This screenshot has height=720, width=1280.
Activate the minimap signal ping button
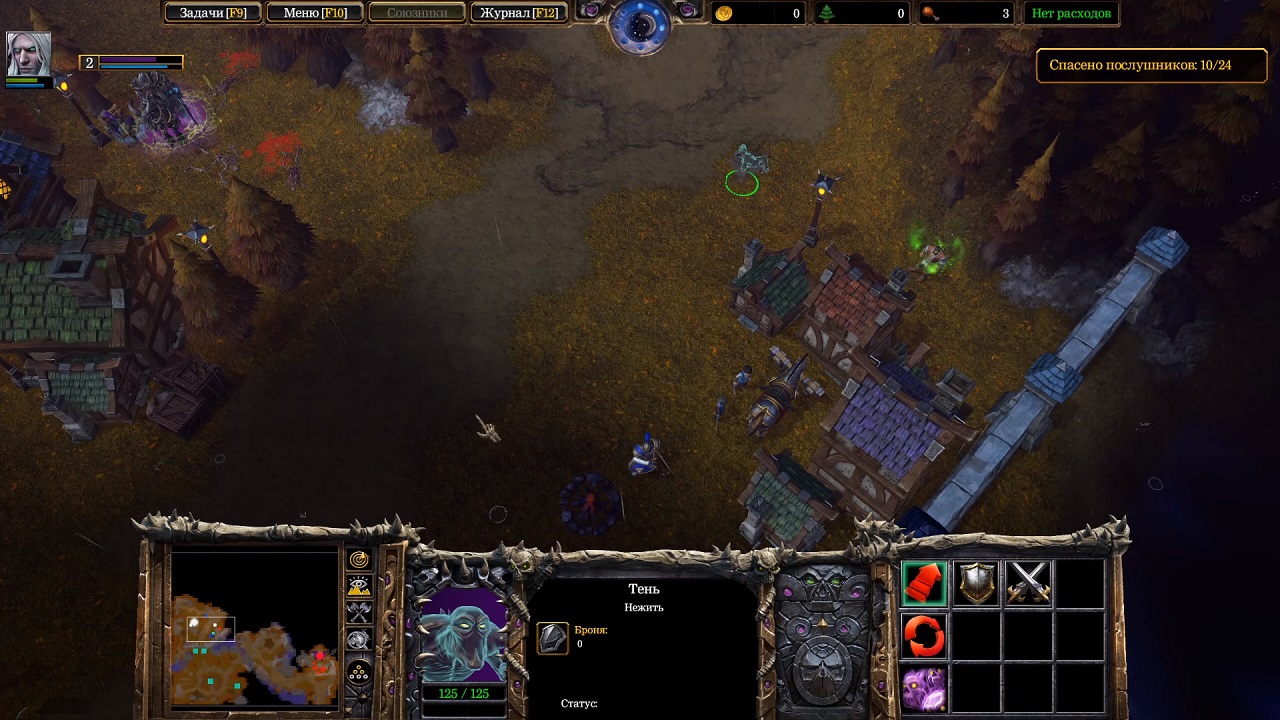click(x=359, y=560)
